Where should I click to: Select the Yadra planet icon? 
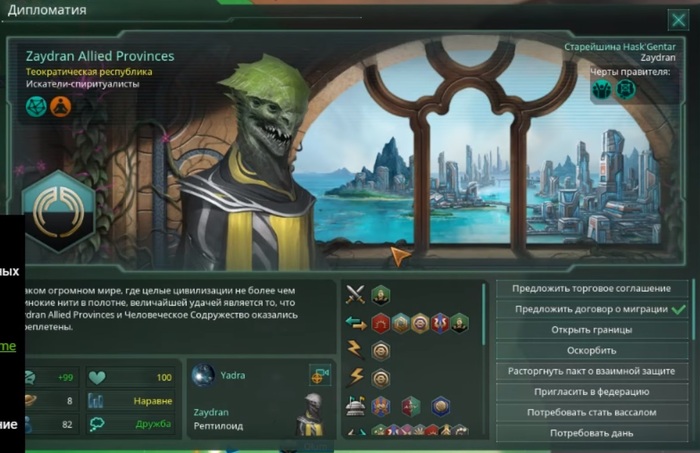coord(203,375)
